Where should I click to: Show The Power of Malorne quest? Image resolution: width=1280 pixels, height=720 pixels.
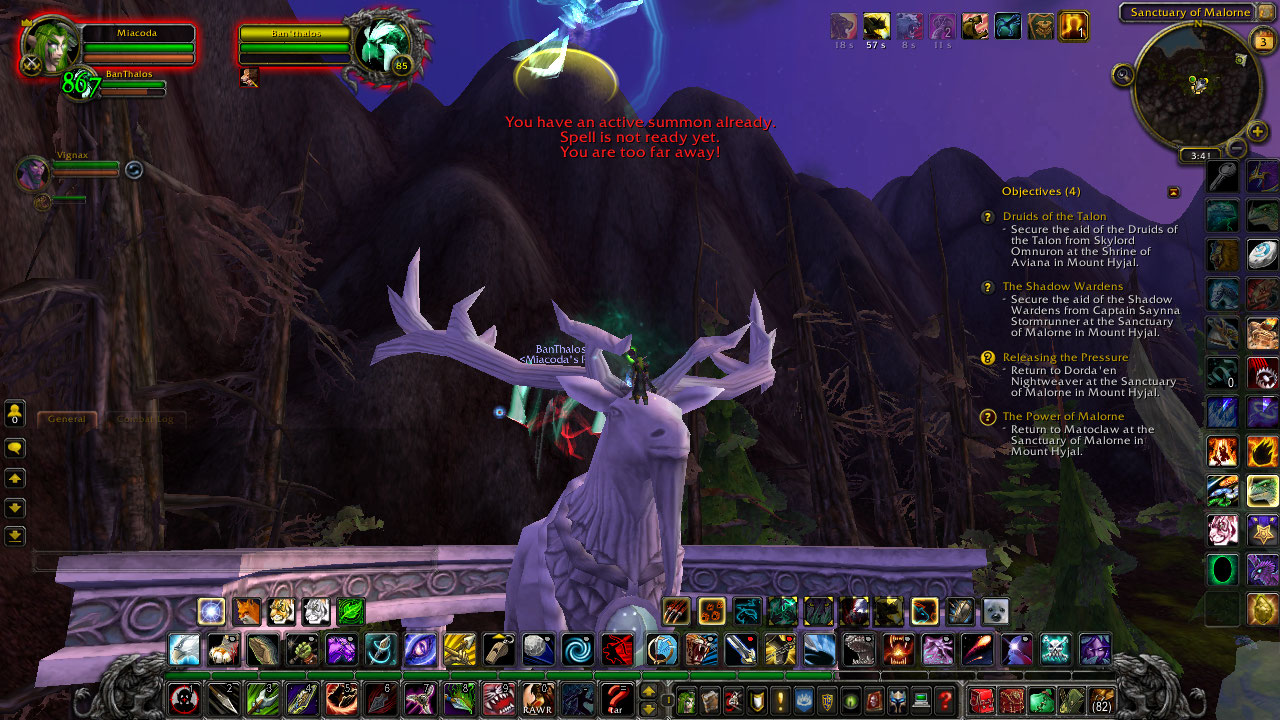click(x=1063, y=416)
